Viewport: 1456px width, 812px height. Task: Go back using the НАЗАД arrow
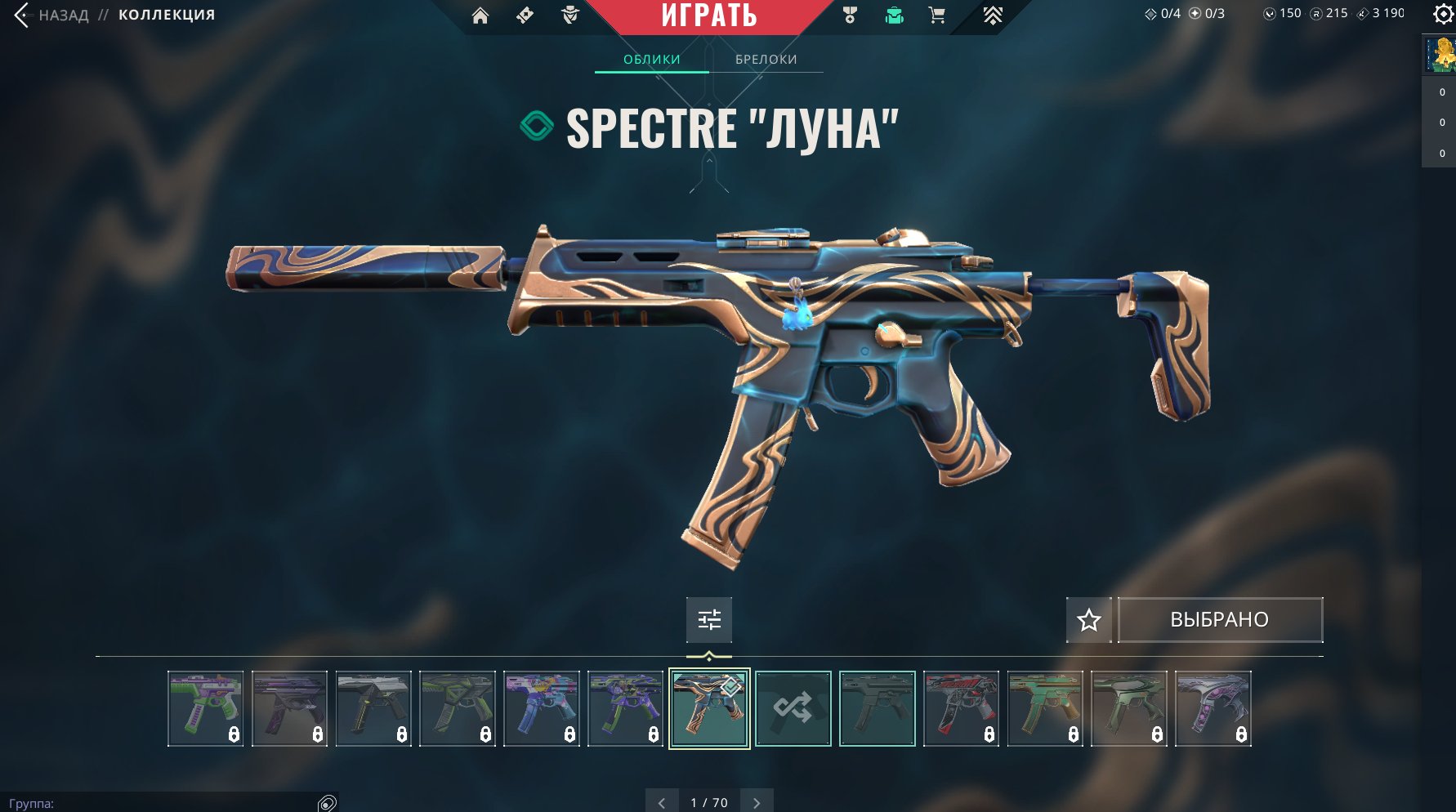pos(22,15)
